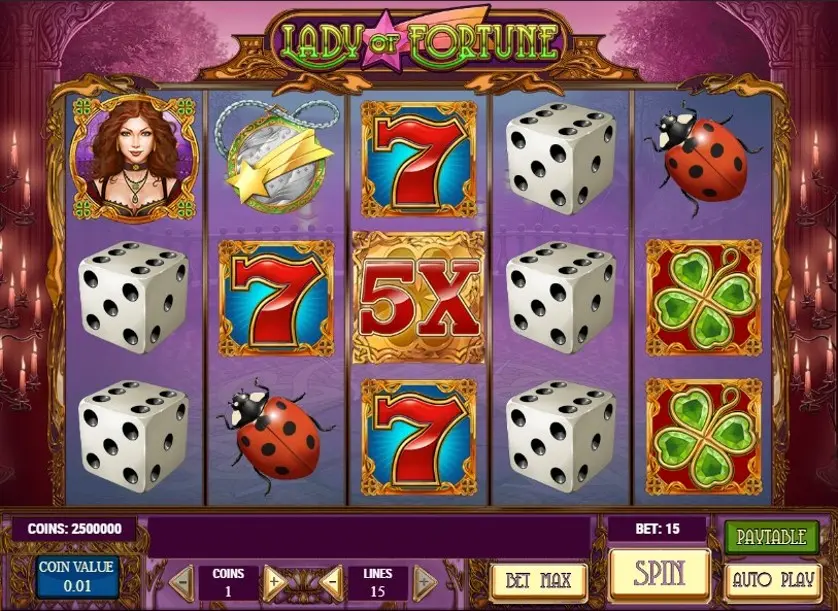Activate Auto Play

pos(770,580)
